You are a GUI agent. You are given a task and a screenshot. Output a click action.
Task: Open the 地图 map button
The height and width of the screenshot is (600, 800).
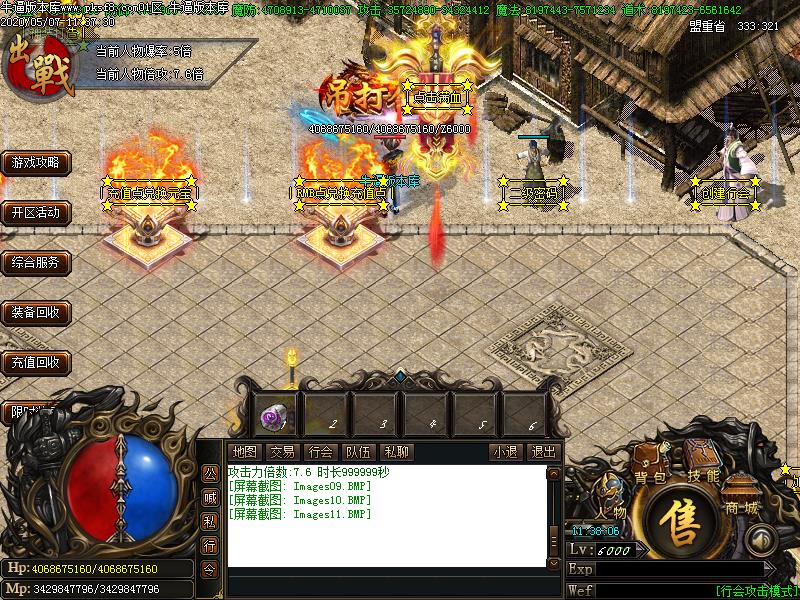244,452
